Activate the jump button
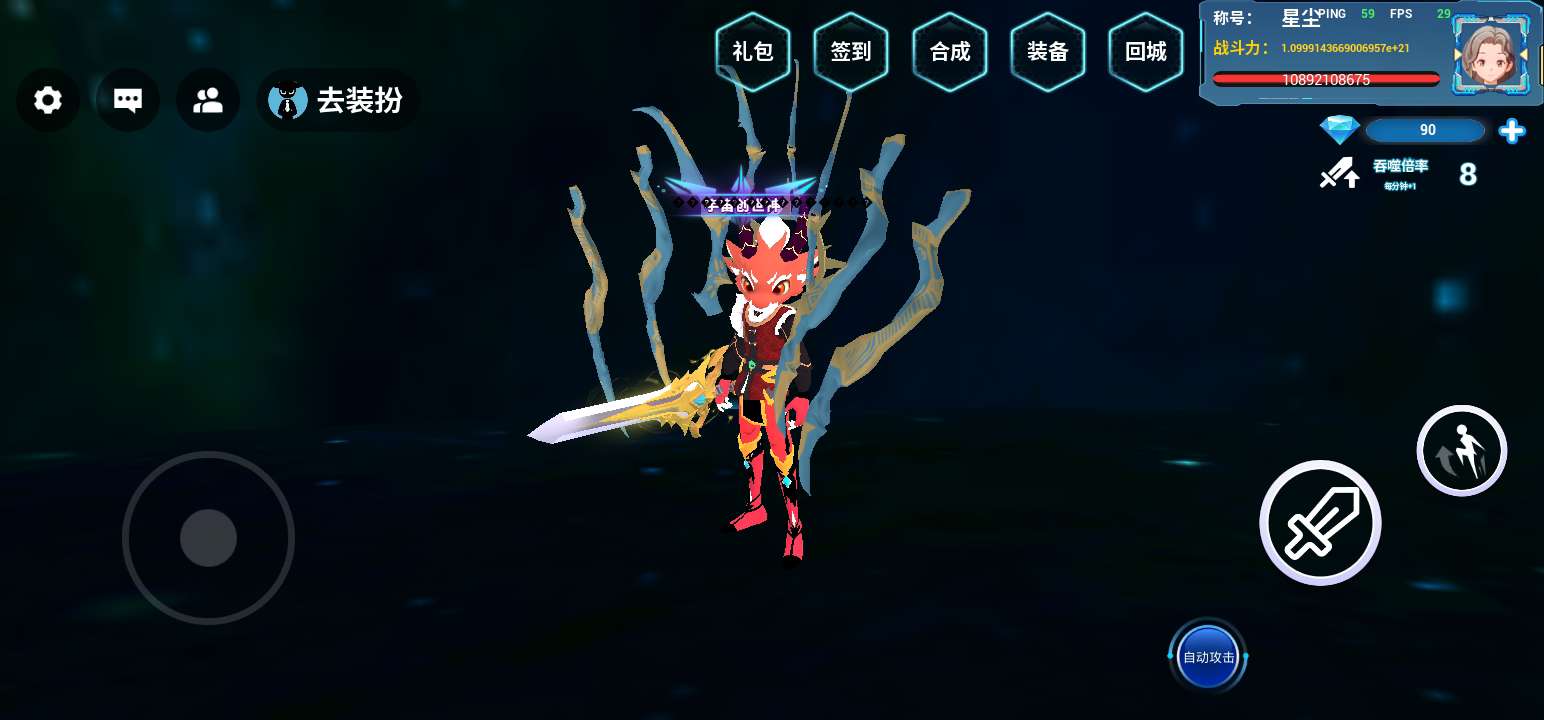This screenshot has height=720, width=1544. coord(1461,450)
